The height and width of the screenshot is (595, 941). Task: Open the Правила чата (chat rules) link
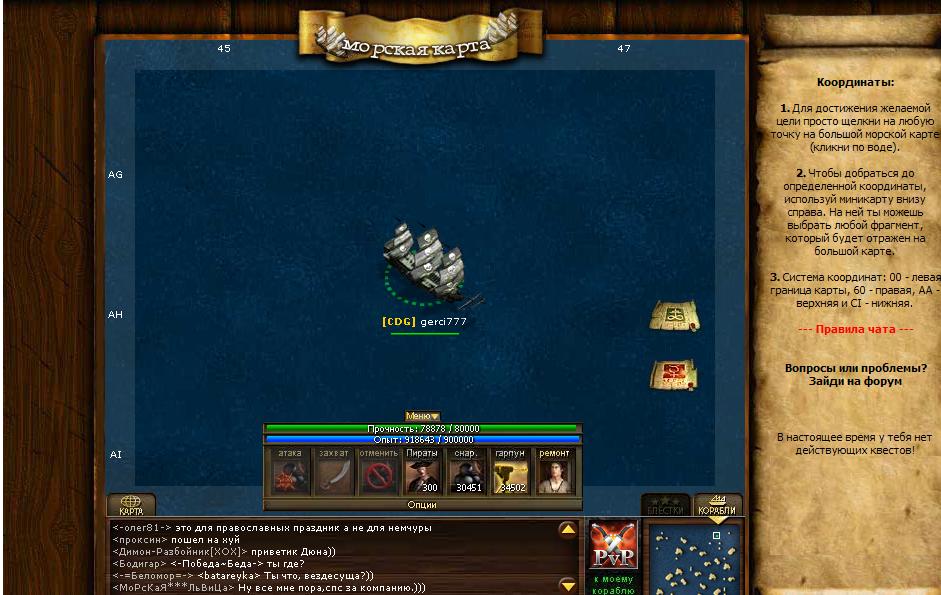[855, 329]
